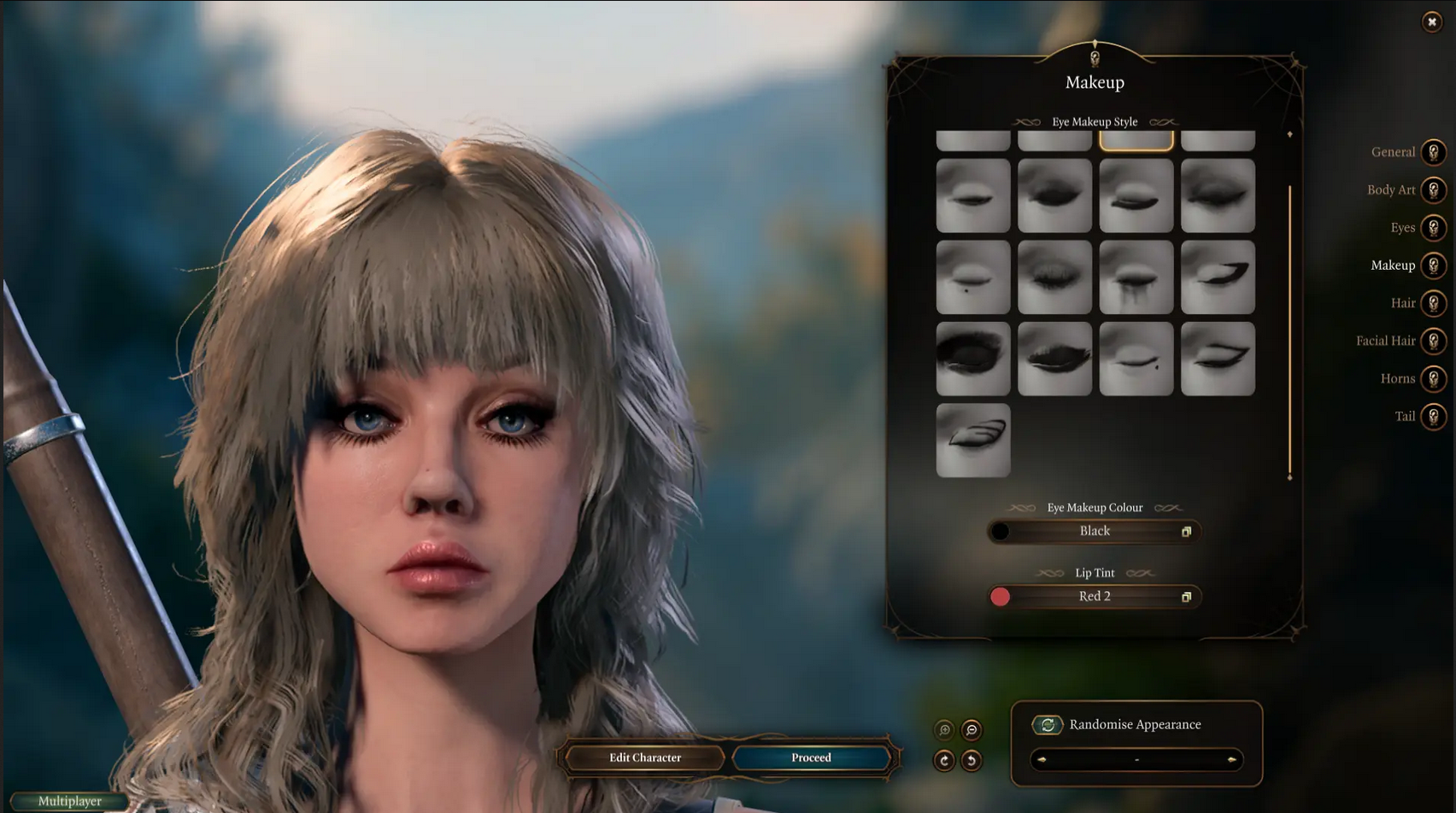1456x813 pixels.
Task: Choose the dripping mascara eye makeup style
Action: click(1136, 278)
